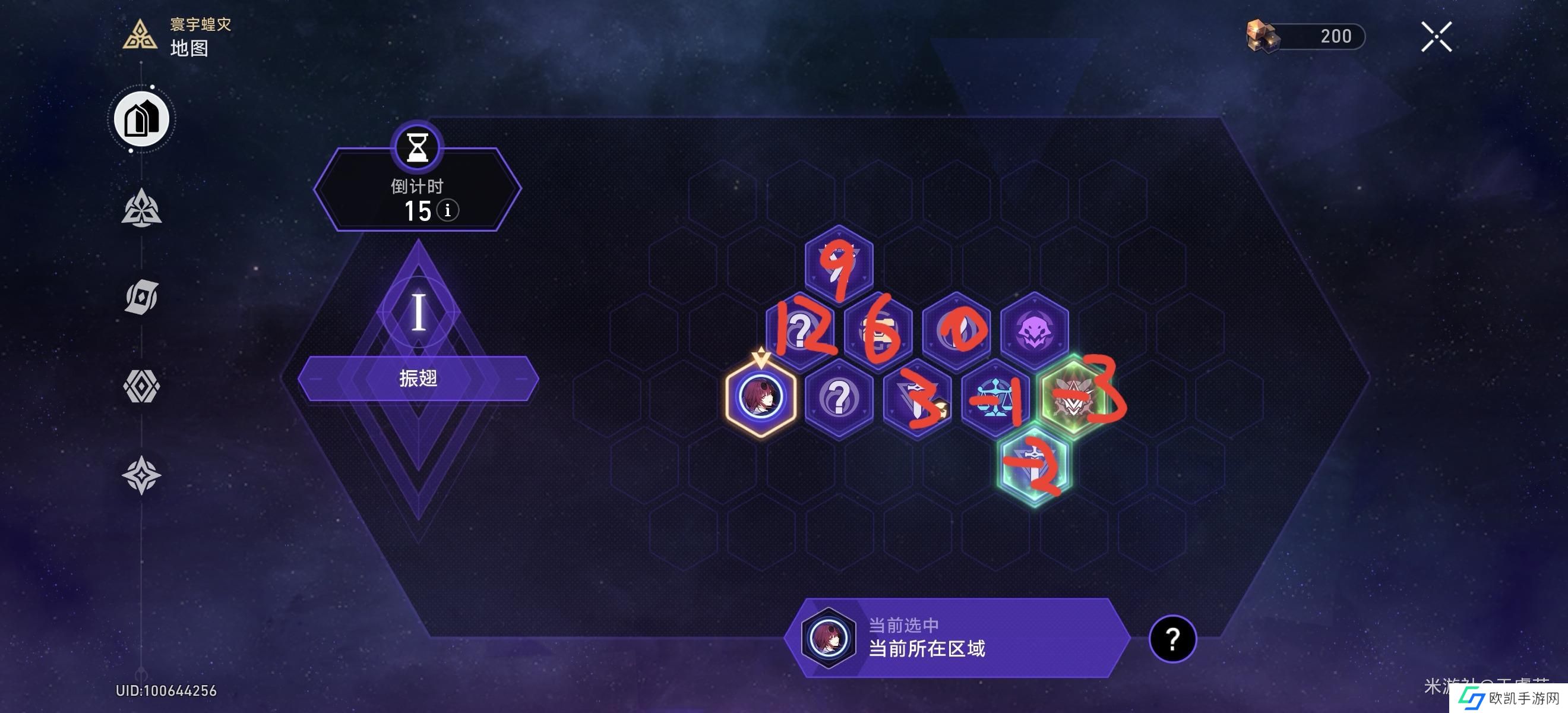This screenshot has width=1568, height=713.
Task: Click the gold 寰宇蝗灾 emblem at top left
Action: click(141, 38)
